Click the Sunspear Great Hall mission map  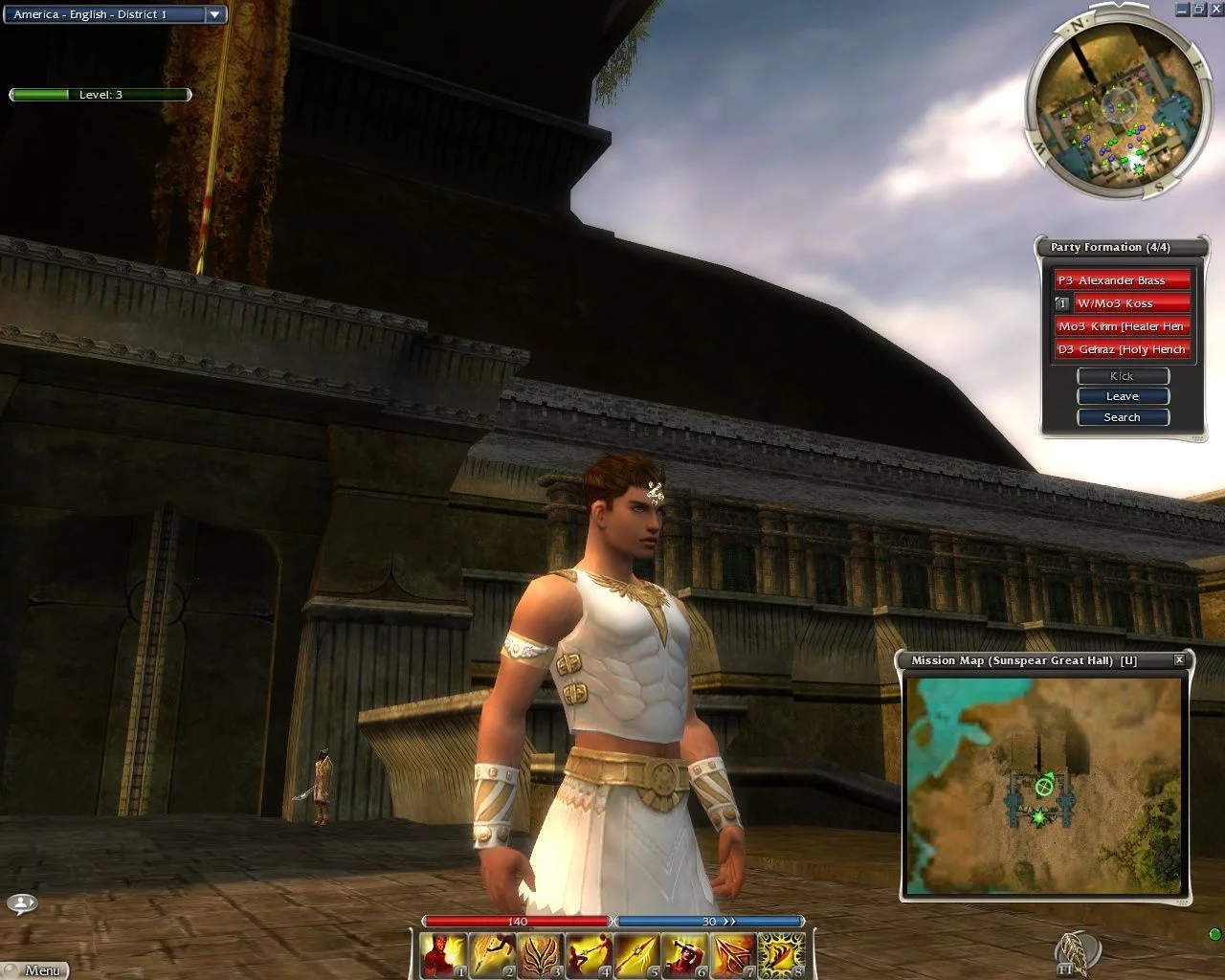pos(1044,785)
